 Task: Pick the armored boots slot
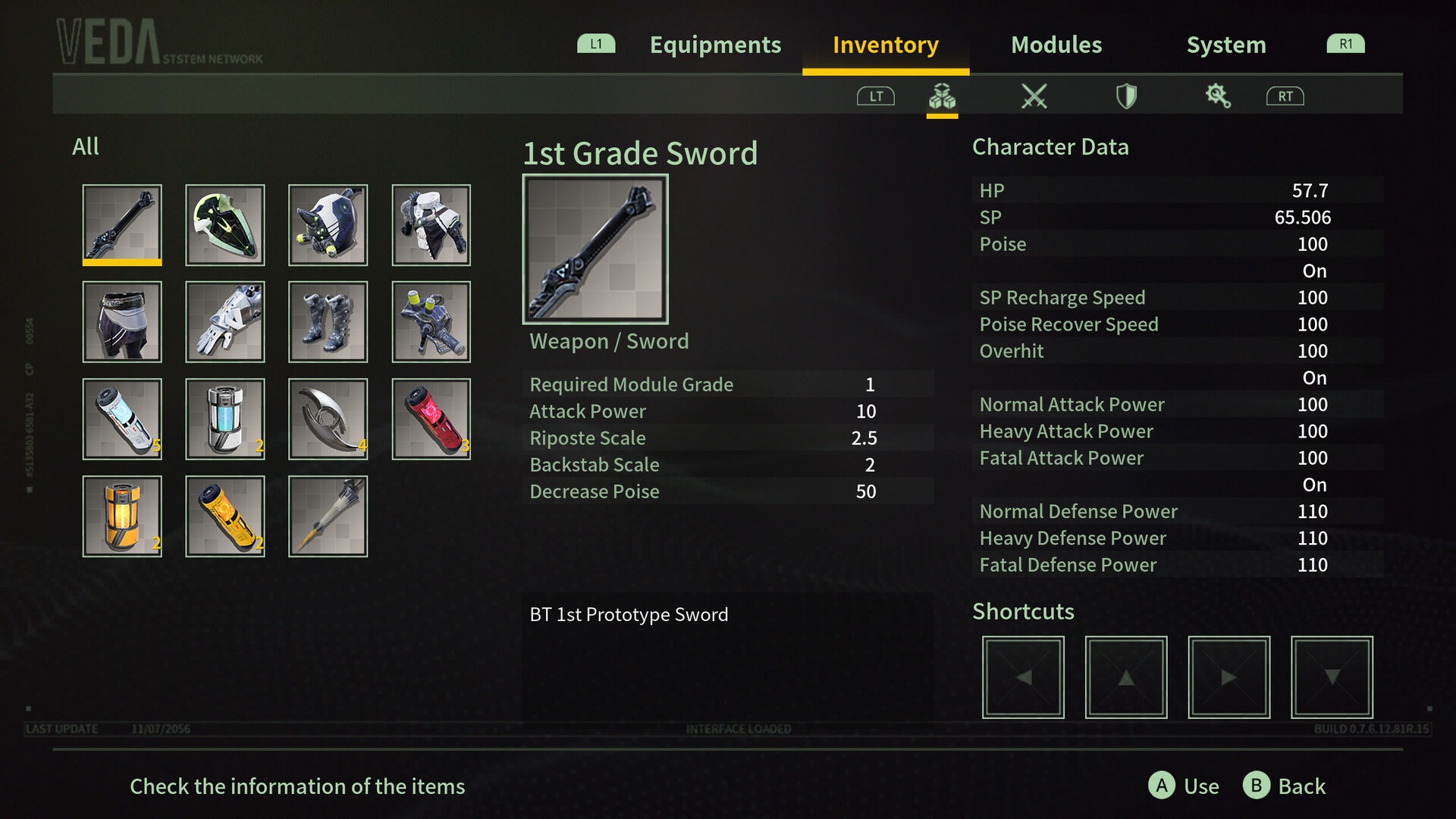[328, 322]
